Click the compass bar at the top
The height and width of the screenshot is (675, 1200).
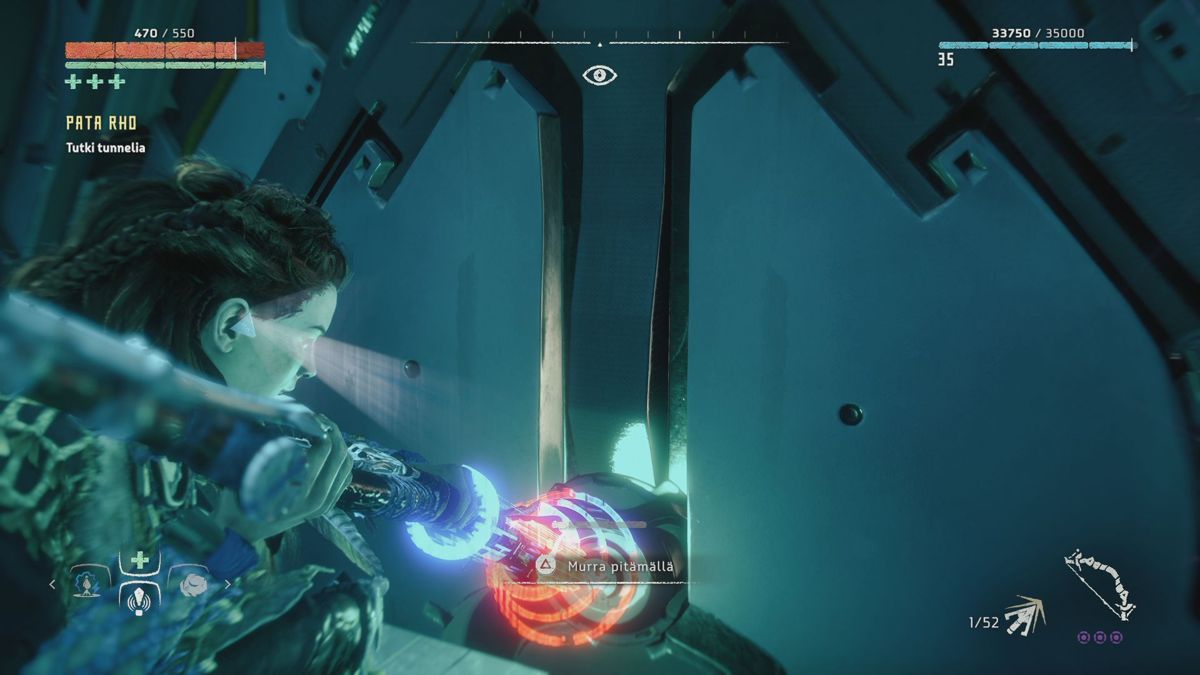tap(599, 43)
